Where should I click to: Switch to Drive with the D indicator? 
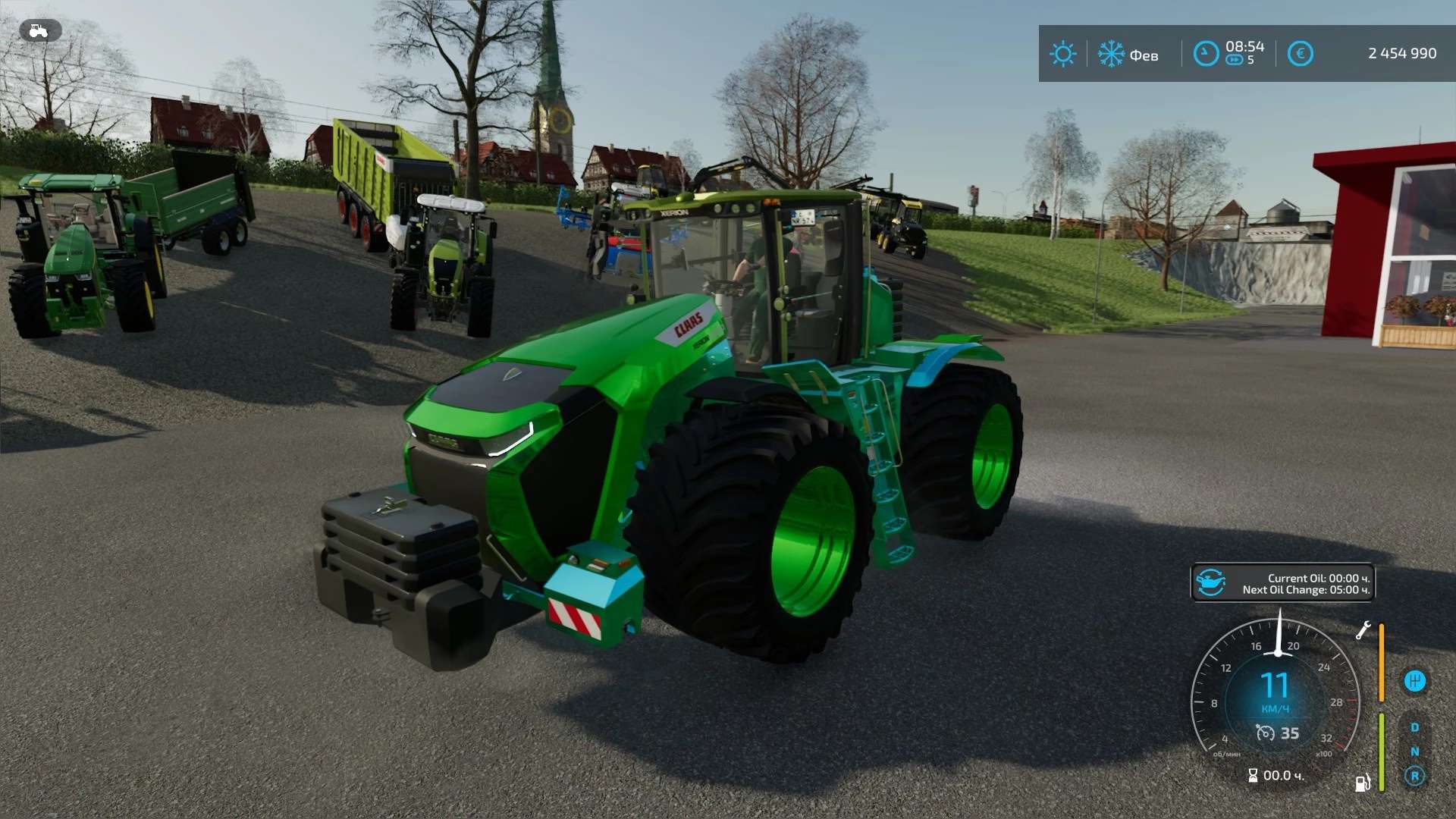(x=1414, y=727)
